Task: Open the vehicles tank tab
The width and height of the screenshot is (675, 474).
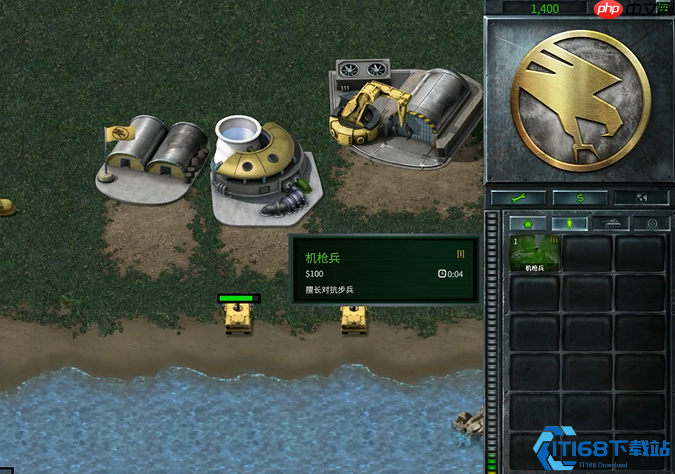Action: point(612,224)
